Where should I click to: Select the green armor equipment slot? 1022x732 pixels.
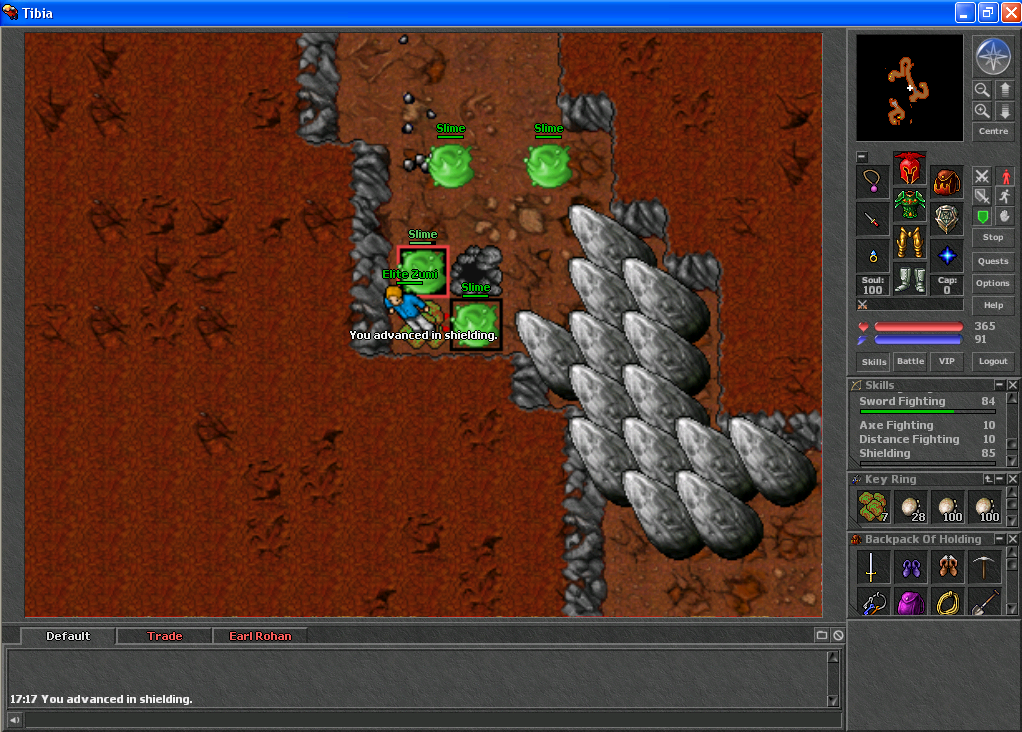(x=909, y=204)
